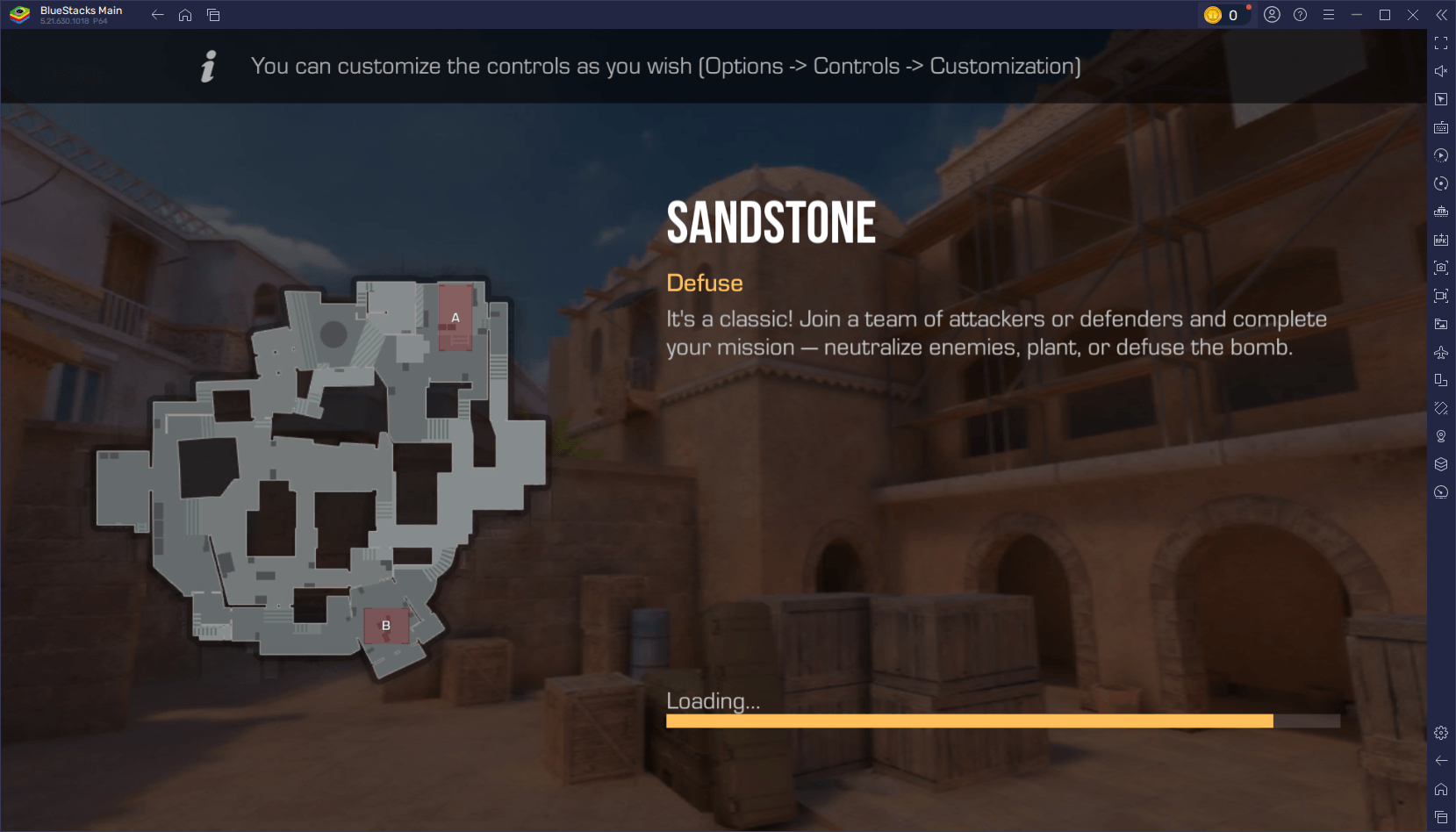Open the BlueStacks hamburger menu
Screen dimensions: 1456x832
click(1329, 14)
